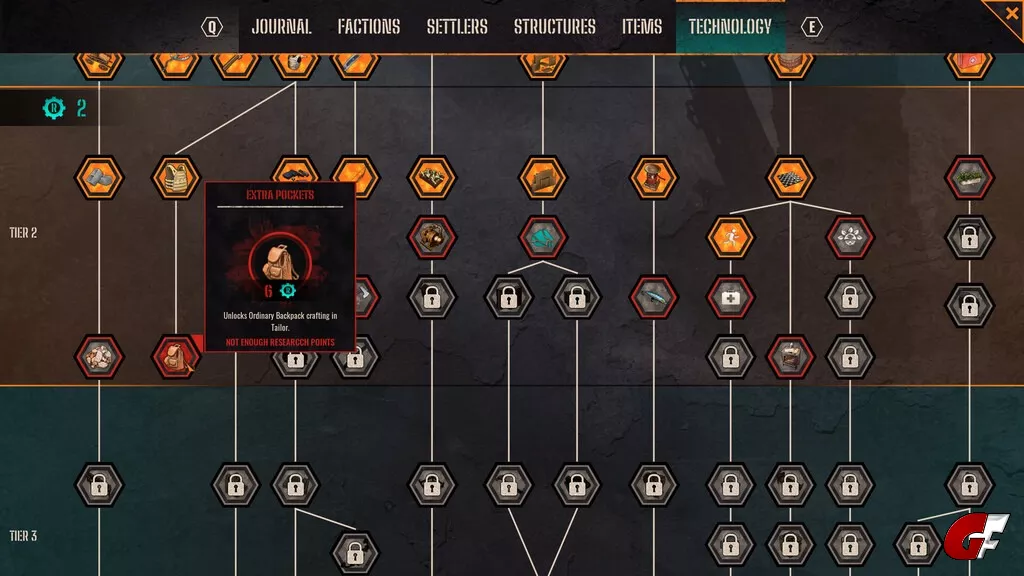
Task: Pick the running figure technology node
Action: [730, 237]
